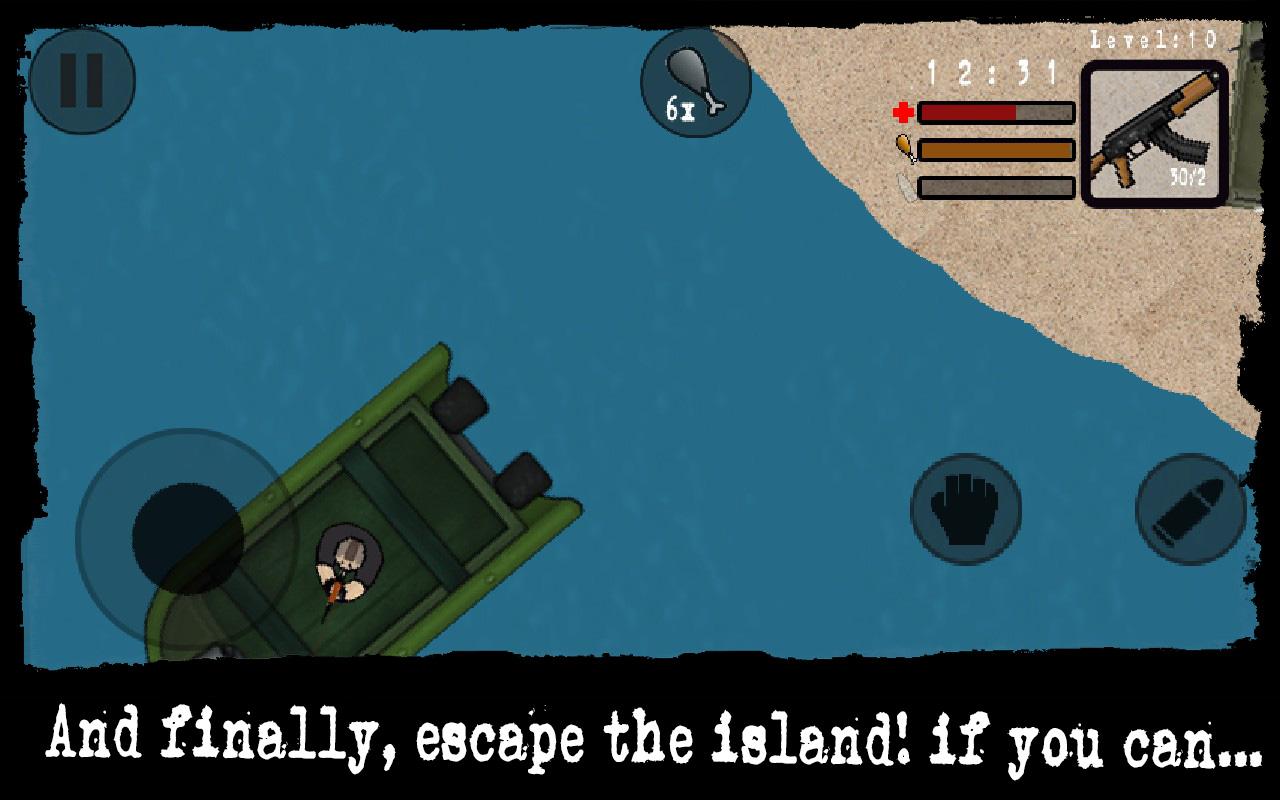Tap the chicken leg hunger icon beside the bars
The image size is (1280, 800).
(x=904, y=148)
